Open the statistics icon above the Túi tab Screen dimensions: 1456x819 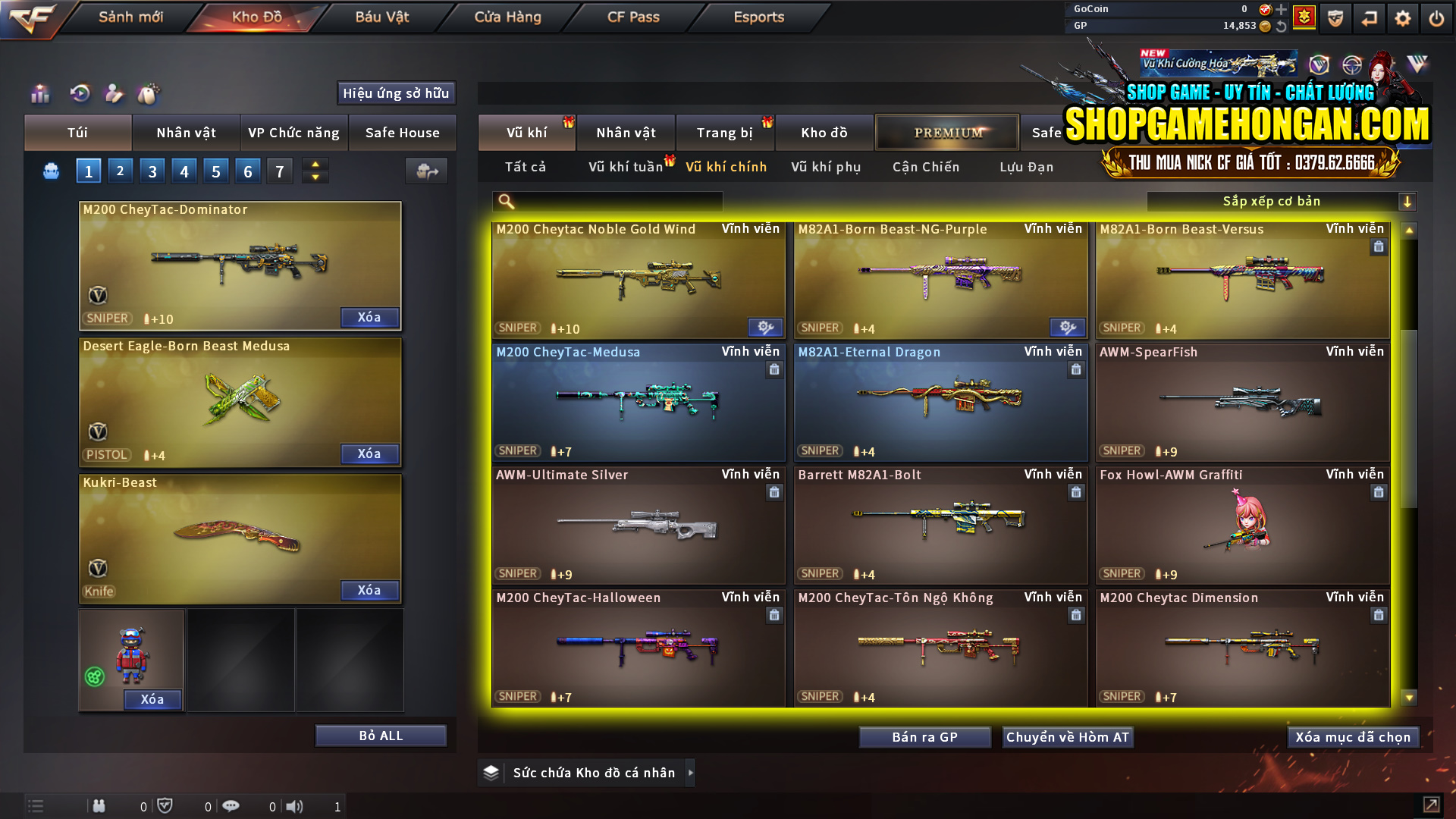(39, 94)
